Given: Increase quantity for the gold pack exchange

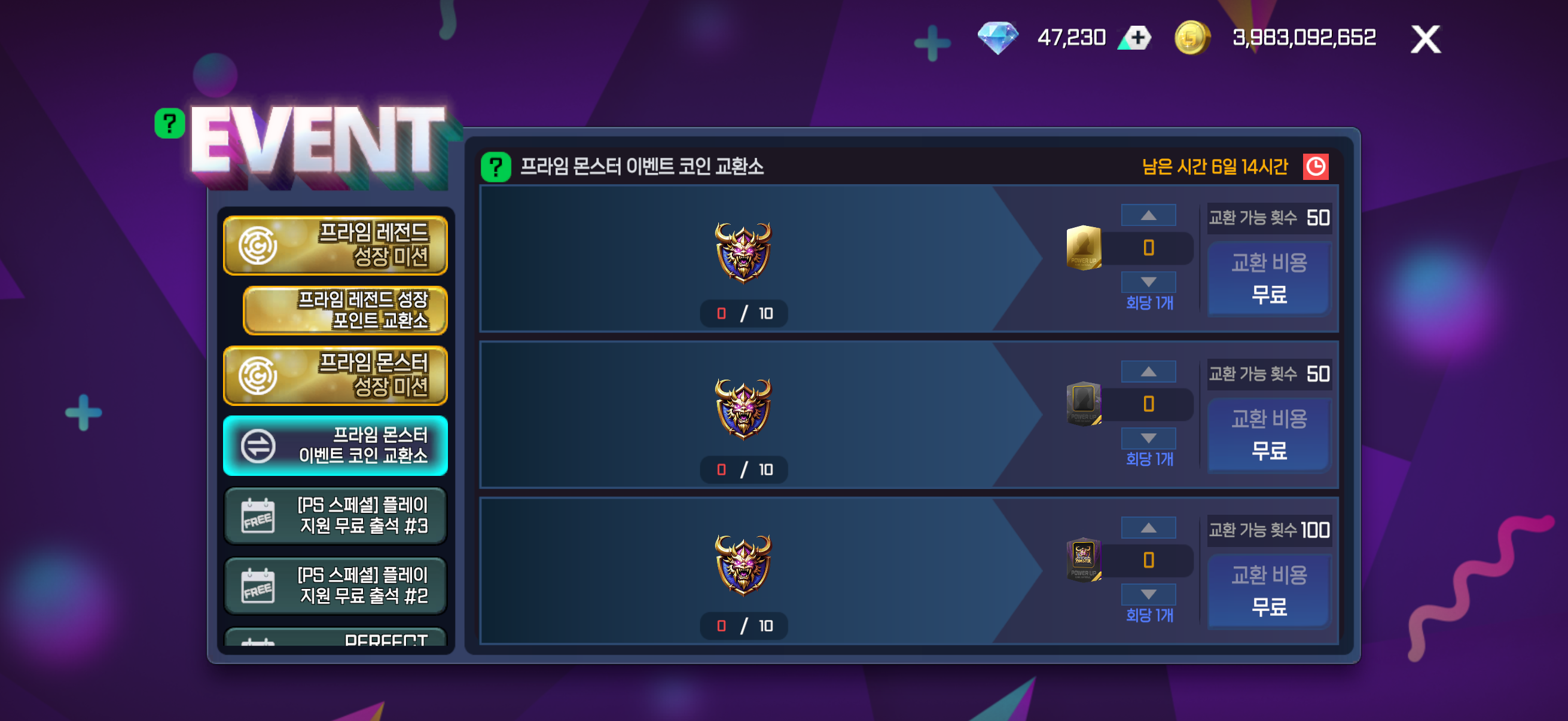Looking at the screenshot, I should click(x=1148, y=215).
